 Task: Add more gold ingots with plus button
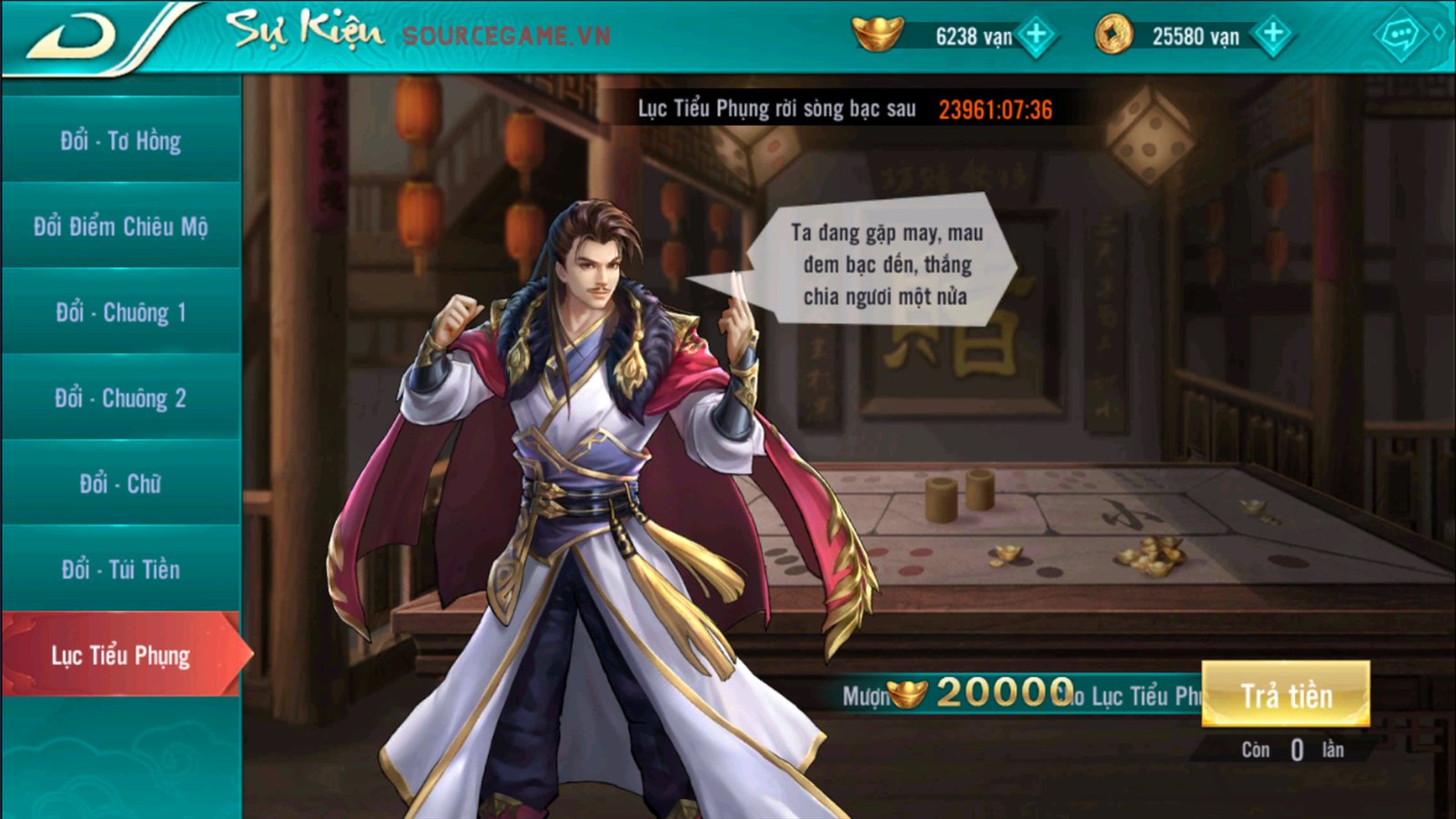click(x=1036, y=36)
